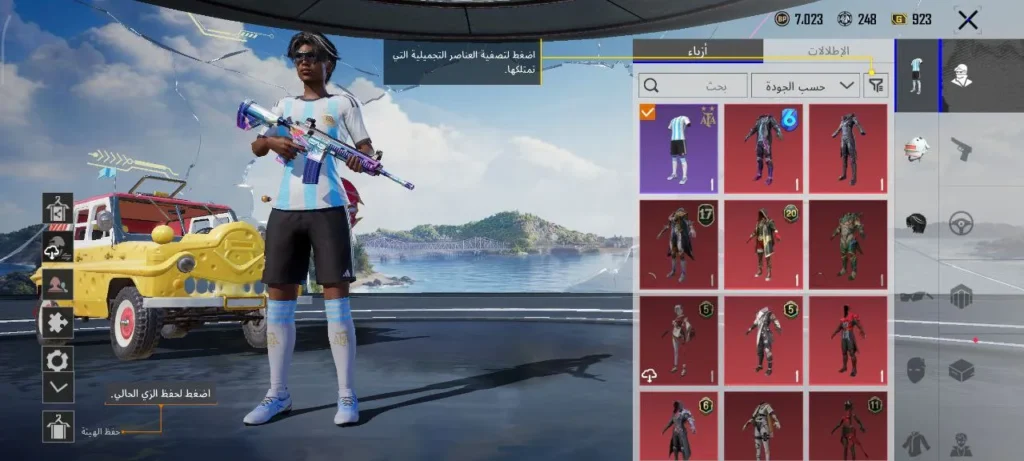Open the jacket clothing category

[917, 441]
